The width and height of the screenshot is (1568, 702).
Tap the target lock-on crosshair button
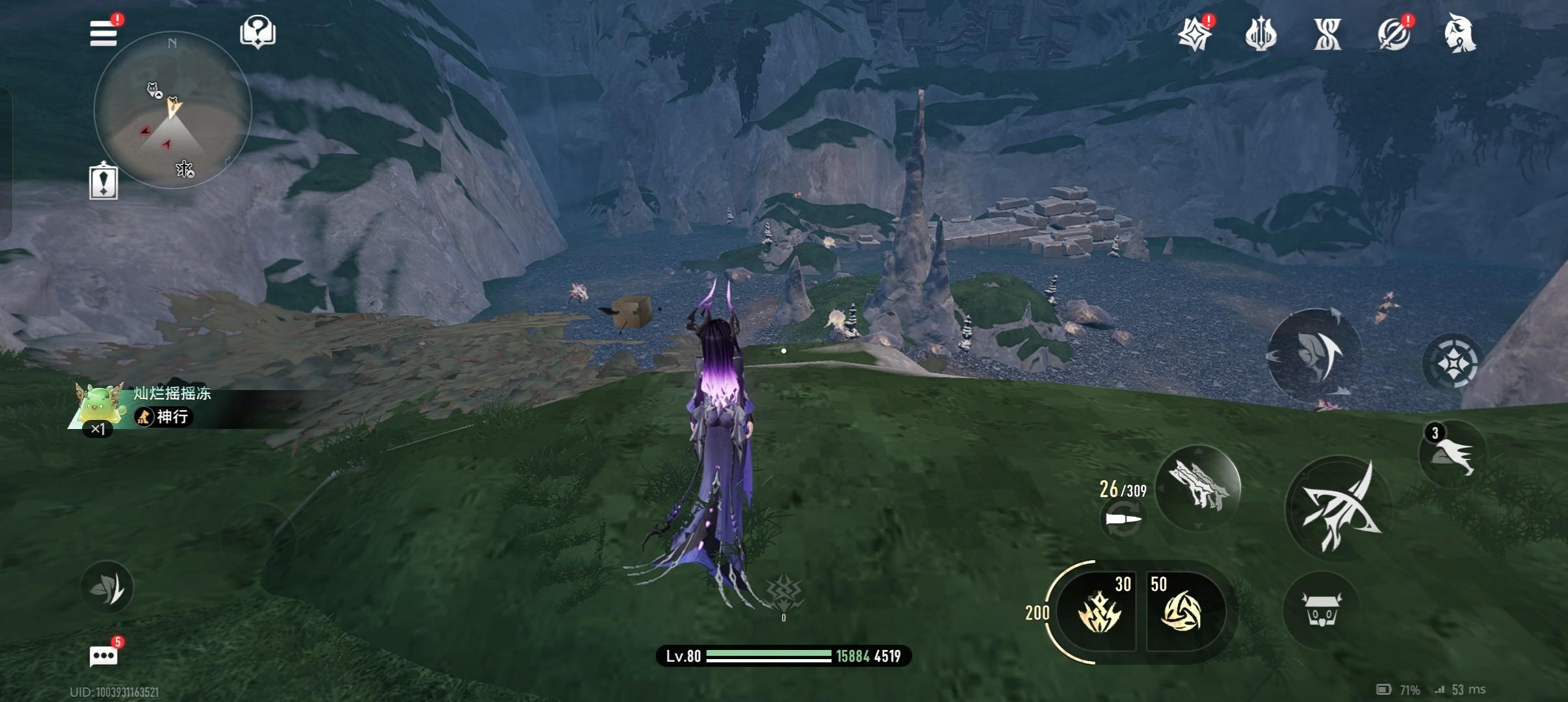coord(1452,362)
